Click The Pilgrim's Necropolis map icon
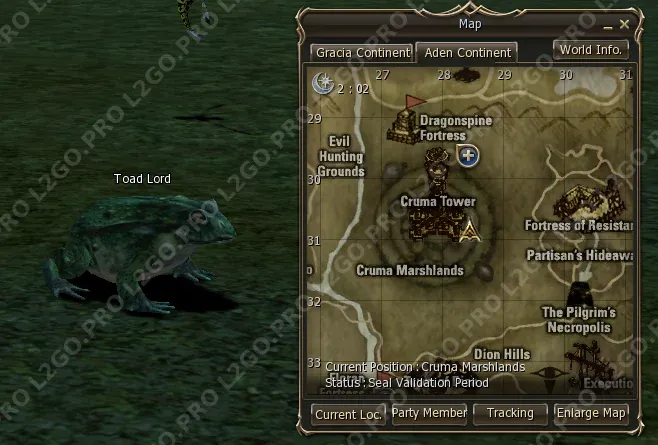This screenshot has width=658, height=445. point(580,294)
